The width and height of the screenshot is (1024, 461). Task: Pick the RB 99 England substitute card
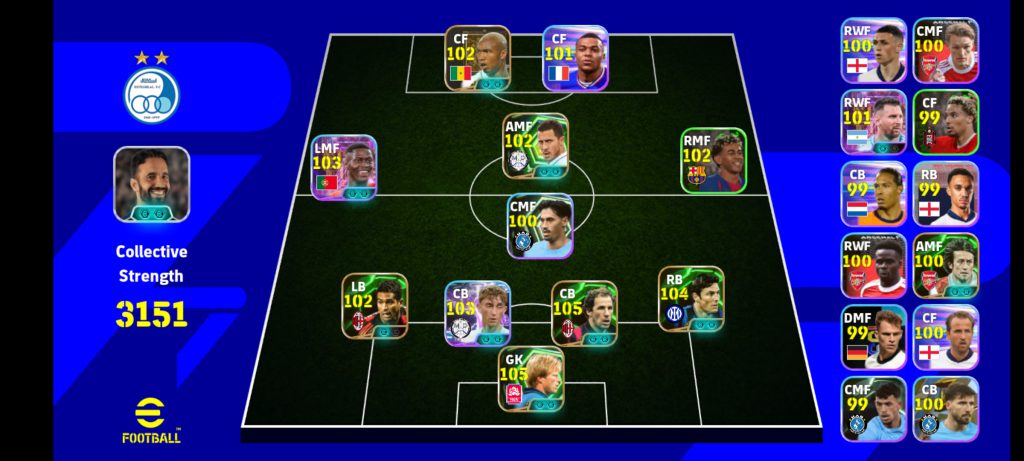[x=945, y=194]
